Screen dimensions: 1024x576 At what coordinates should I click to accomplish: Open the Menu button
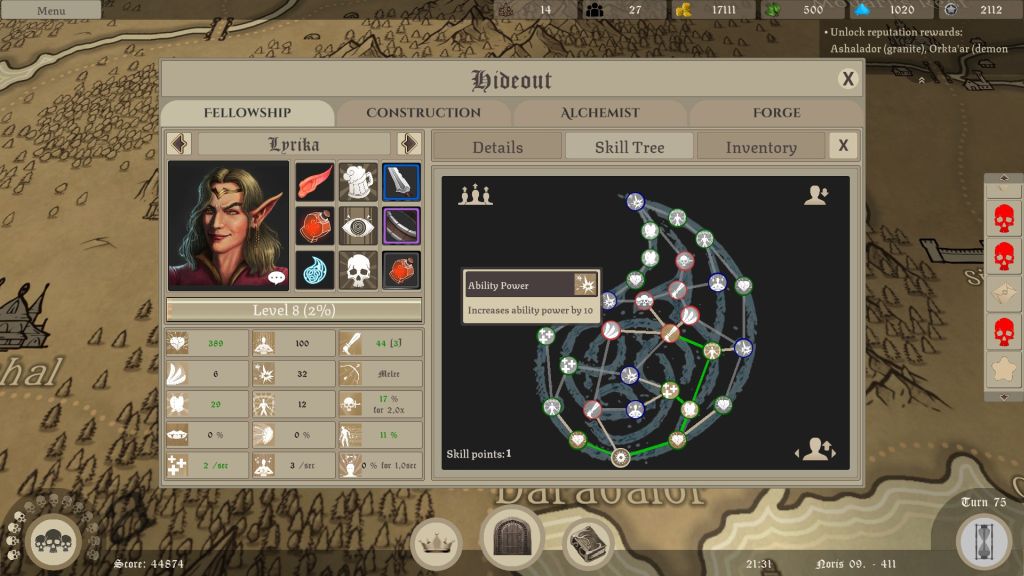pos(50,10)
